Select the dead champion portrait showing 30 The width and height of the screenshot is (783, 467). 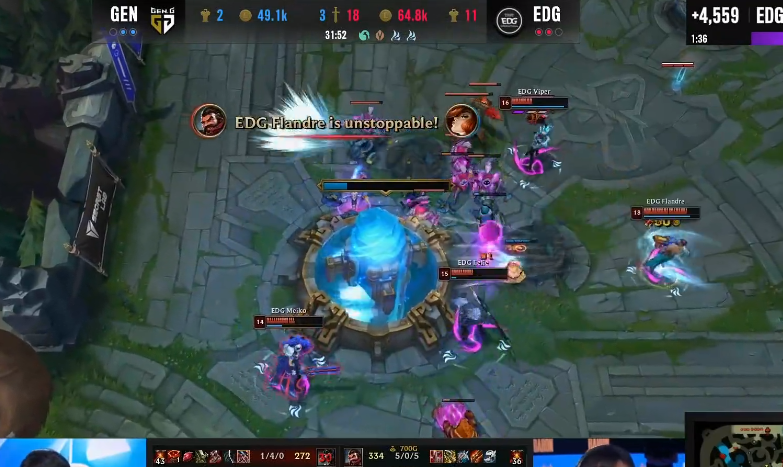(x=326, y=457)
